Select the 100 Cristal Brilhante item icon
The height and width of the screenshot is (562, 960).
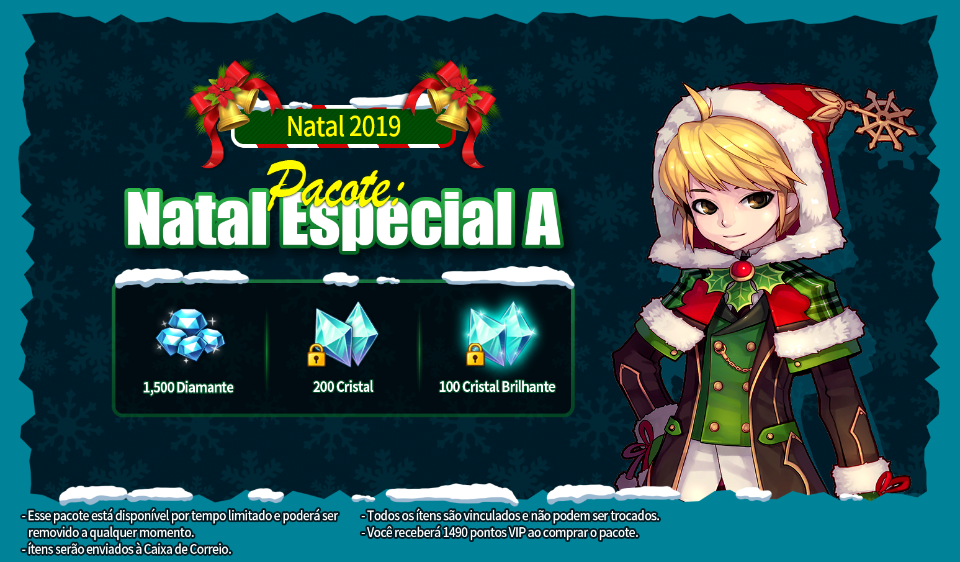[497, 333]
